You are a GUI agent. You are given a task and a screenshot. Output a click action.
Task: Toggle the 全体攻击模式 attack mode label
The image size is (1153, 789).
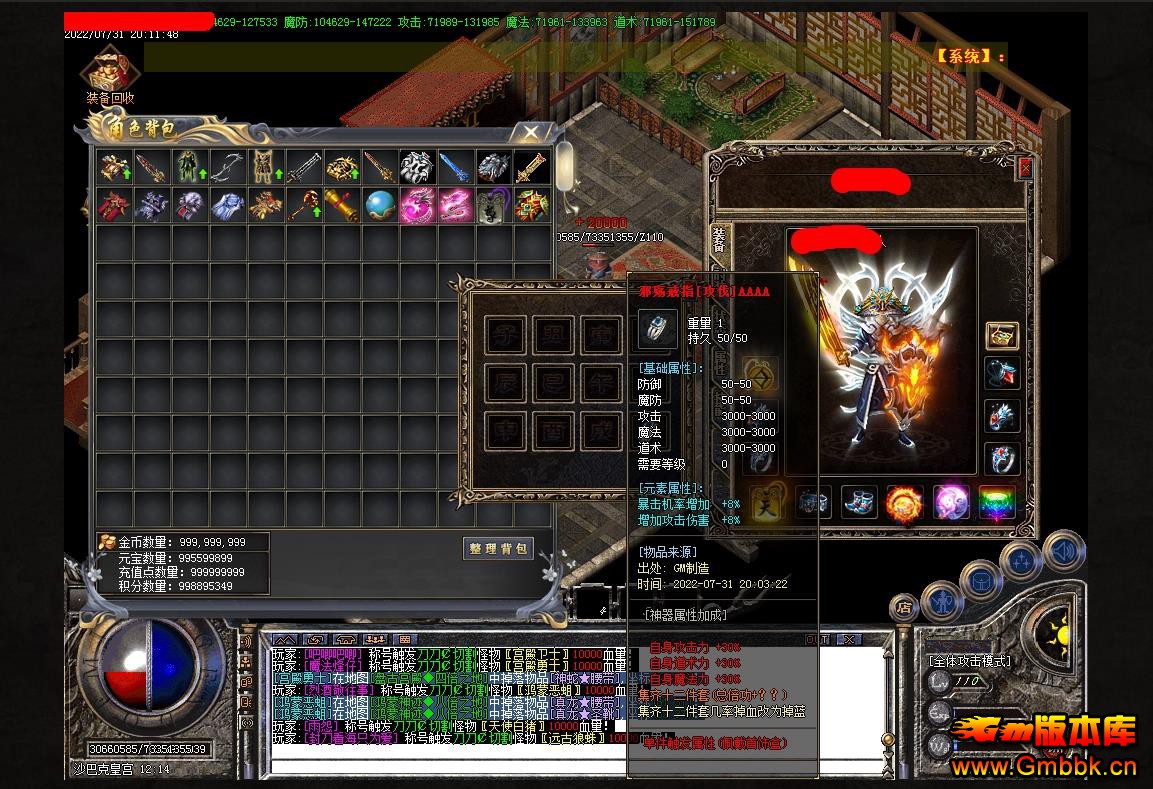(969, 661)
